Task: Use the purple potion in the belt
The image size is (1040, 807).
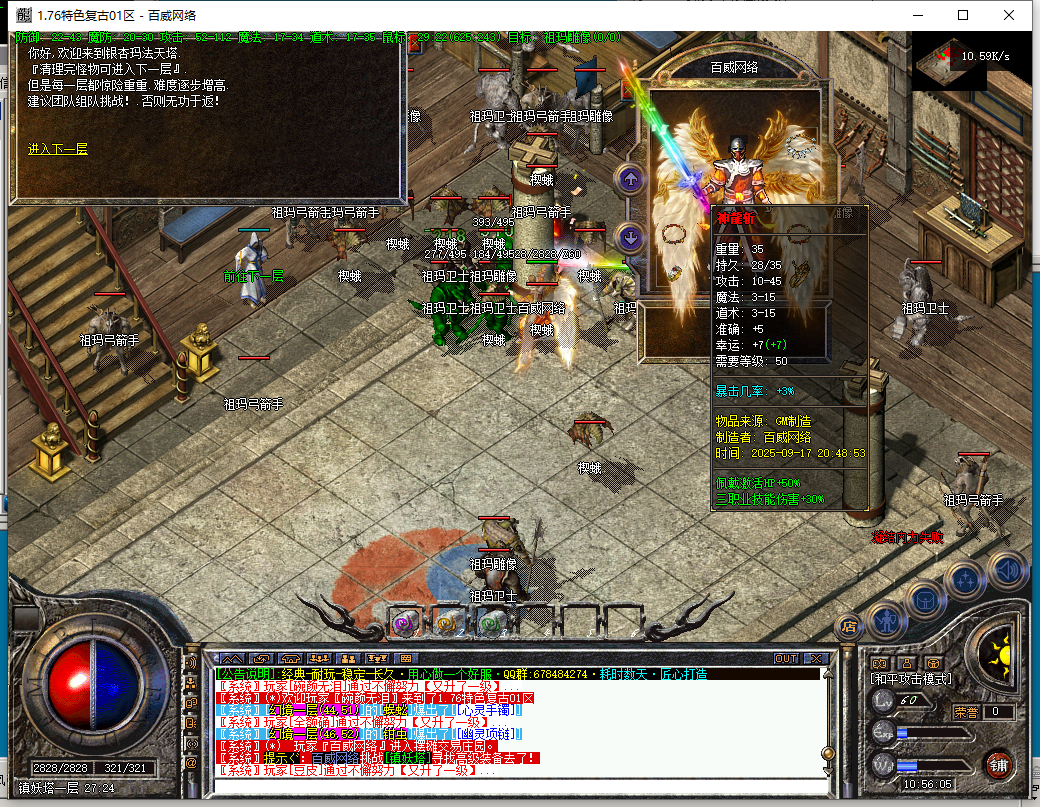Action: click(x=404, y=623)
